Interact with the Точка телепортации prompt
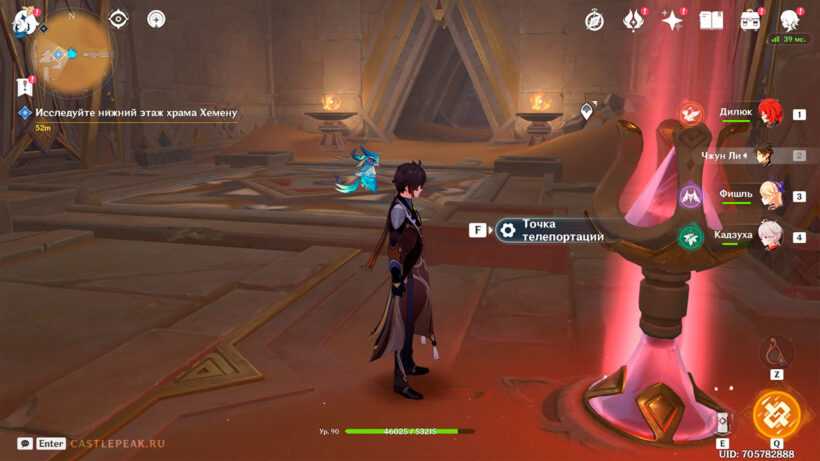Image resolution: width=820 pixels, height=461 pixels. pyautogui.click(x=550, y=231)
